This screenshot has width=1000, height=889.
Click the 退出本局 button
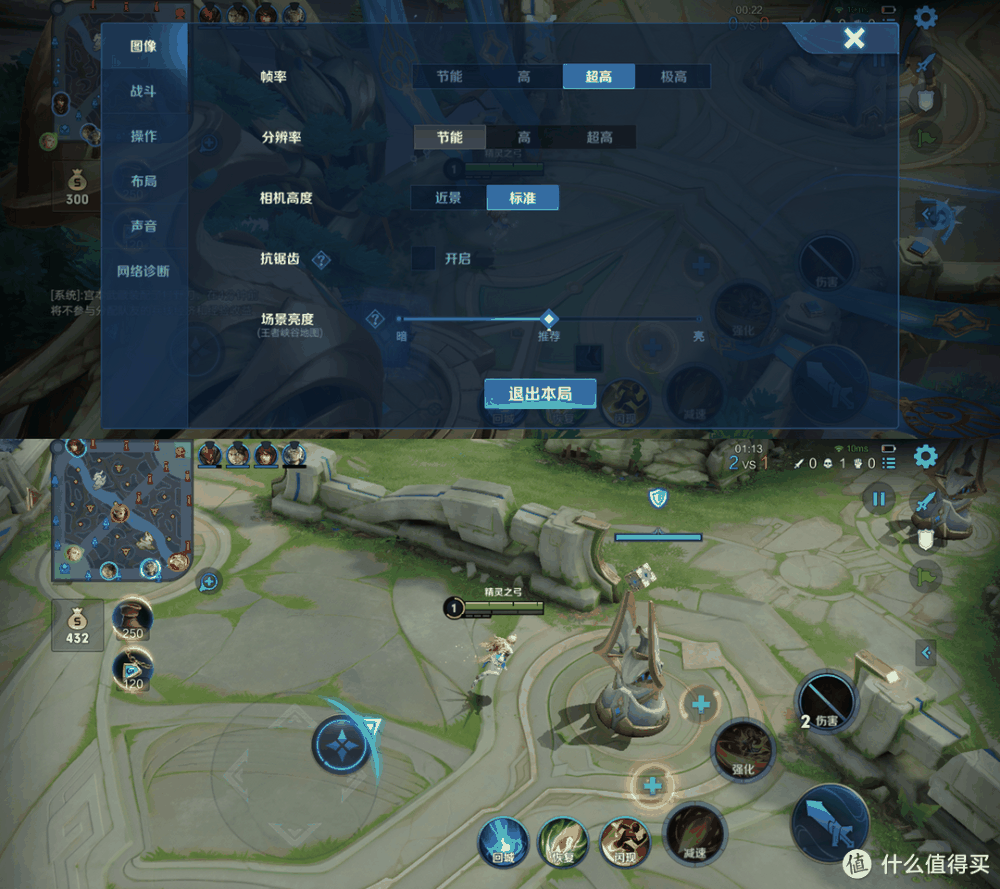click(540, 393)
